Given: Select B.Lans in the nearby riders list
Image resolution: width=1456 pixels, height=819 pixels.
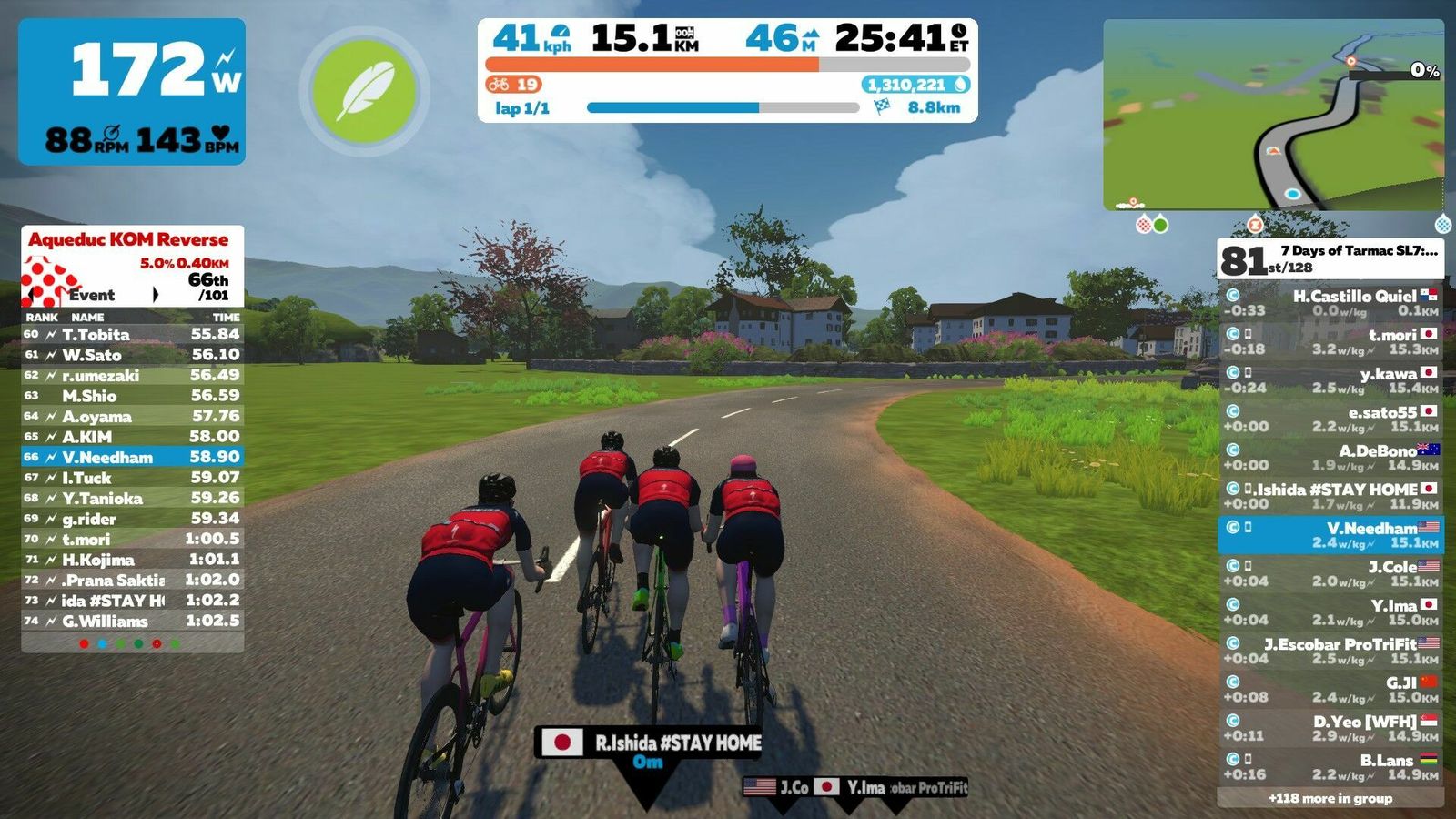Looking at the screenshot, I should (x=1330, y=767).
